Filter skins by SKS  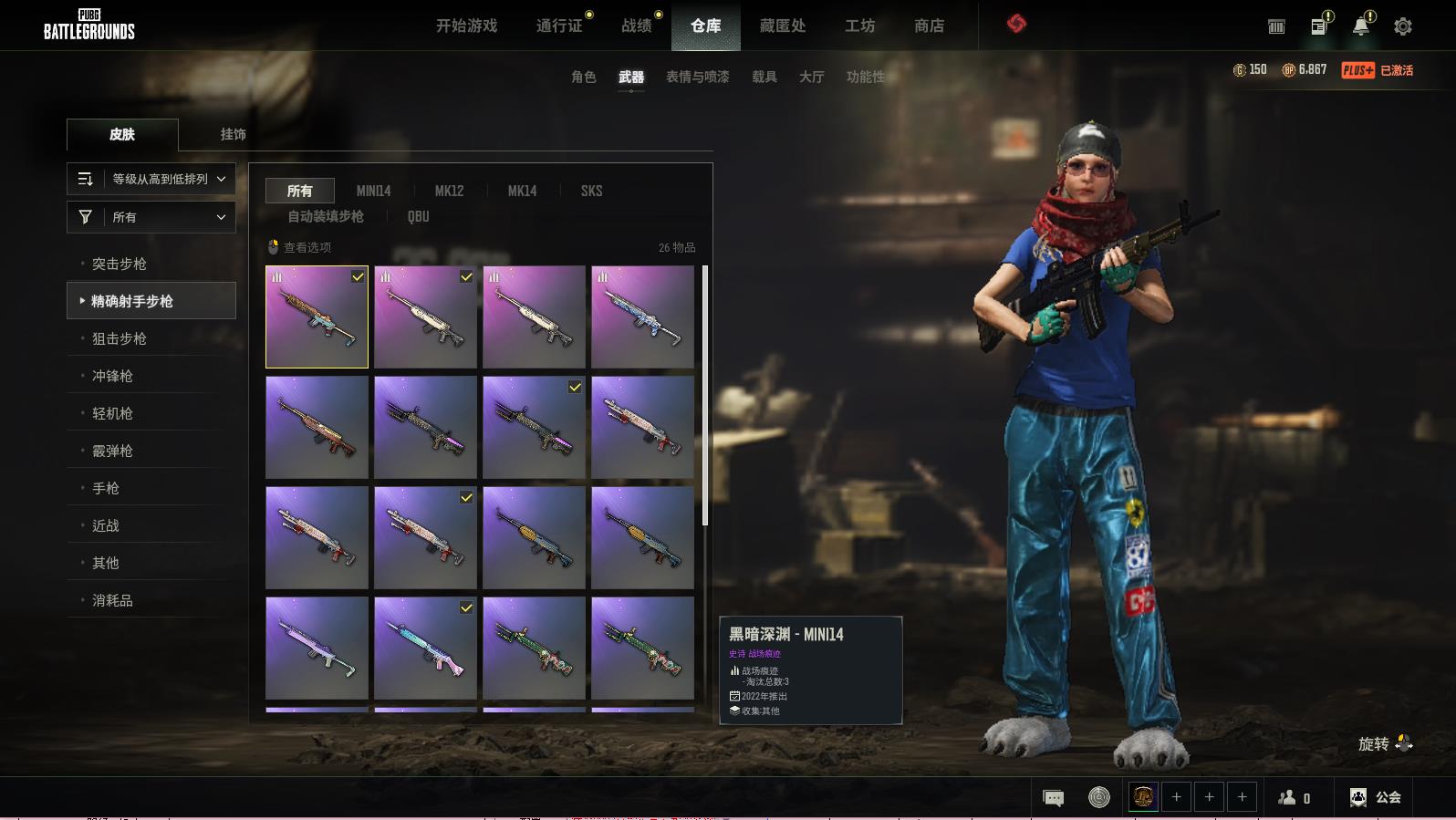pos(591,191)
